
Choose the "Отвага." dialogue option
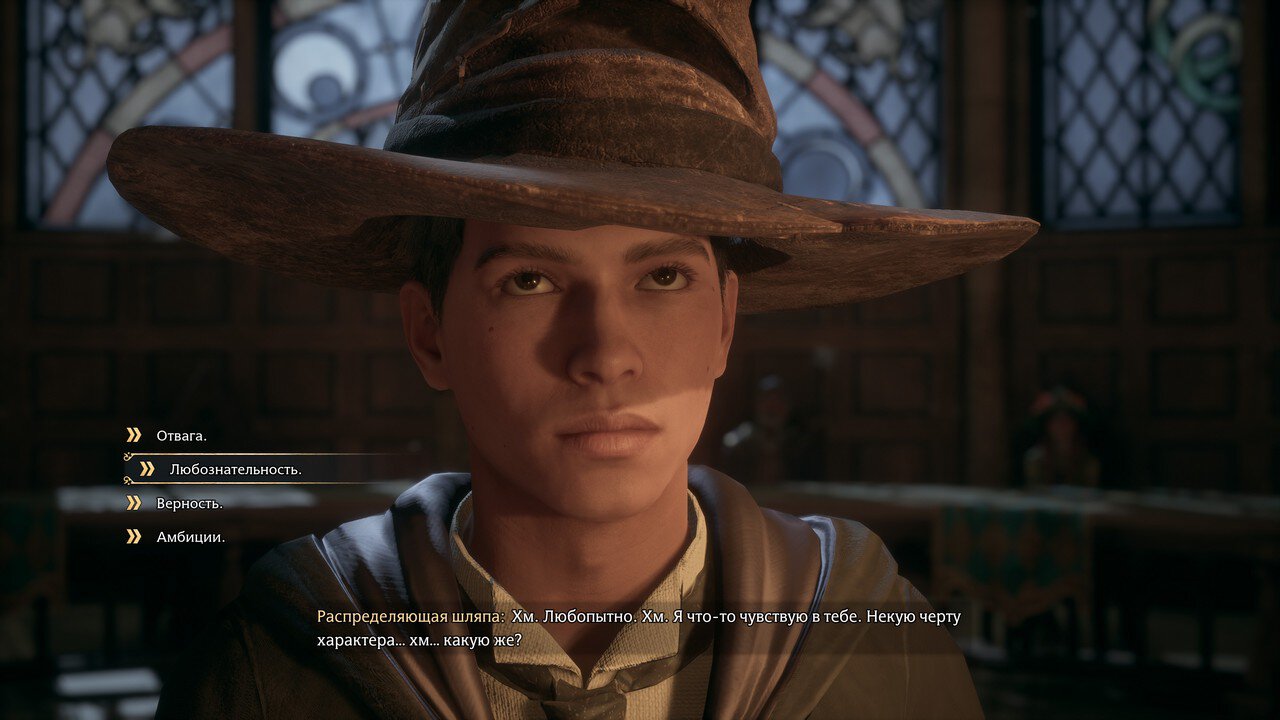coord(181,436)
